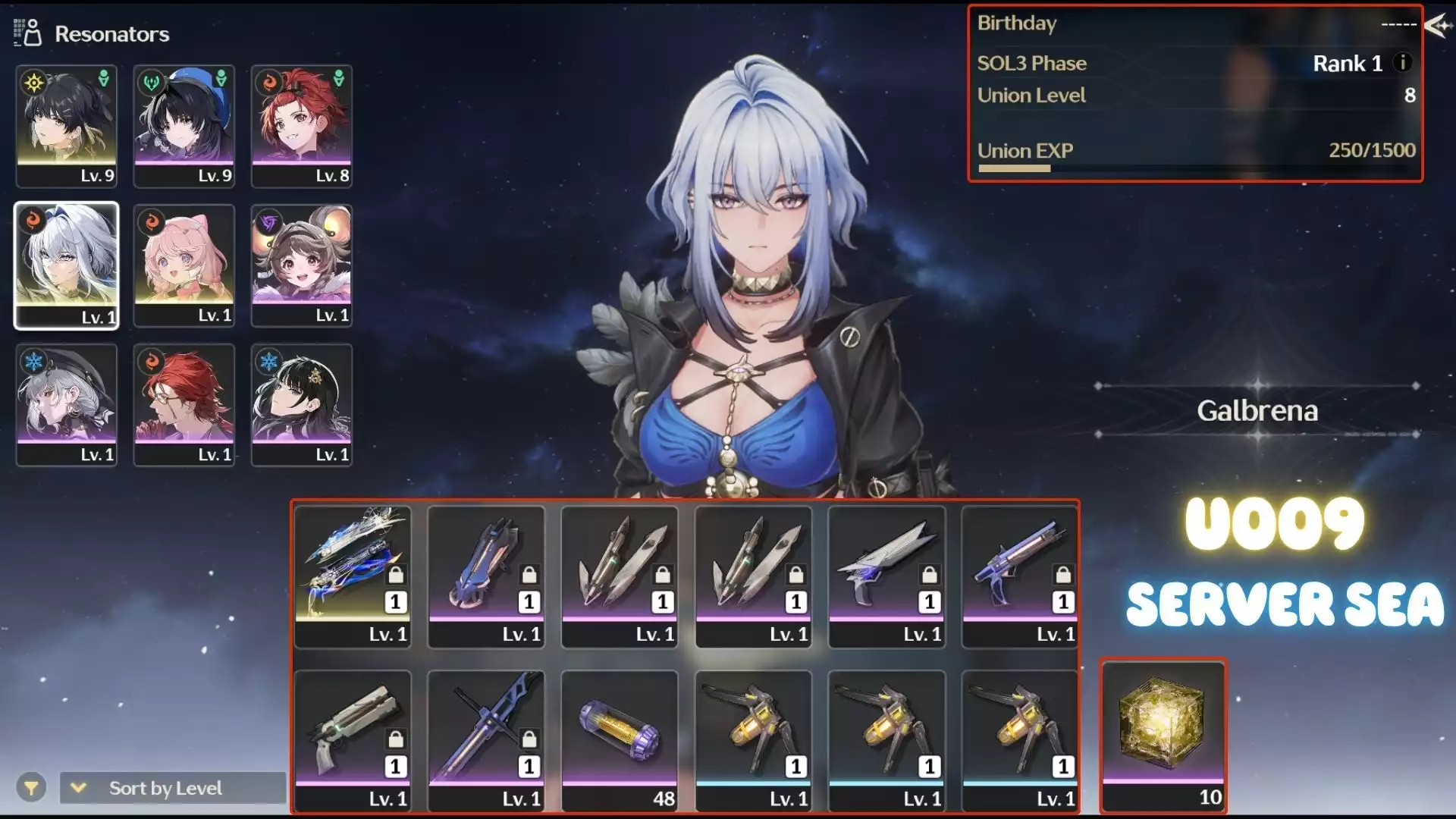
Task: Select the blue-purple pistol weapon slot
Action: coord(1020,576)
